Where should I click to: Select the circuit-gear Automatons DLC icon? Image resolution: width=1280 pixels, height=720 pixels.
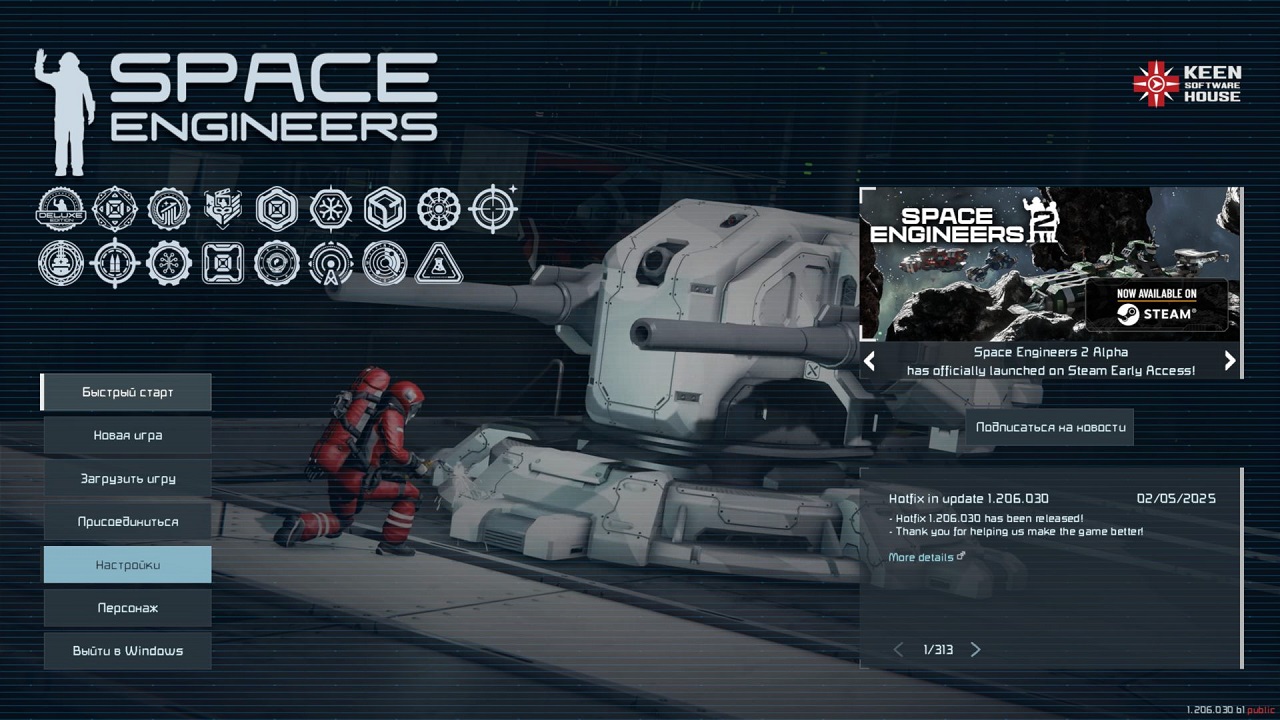tap(169, 263)
